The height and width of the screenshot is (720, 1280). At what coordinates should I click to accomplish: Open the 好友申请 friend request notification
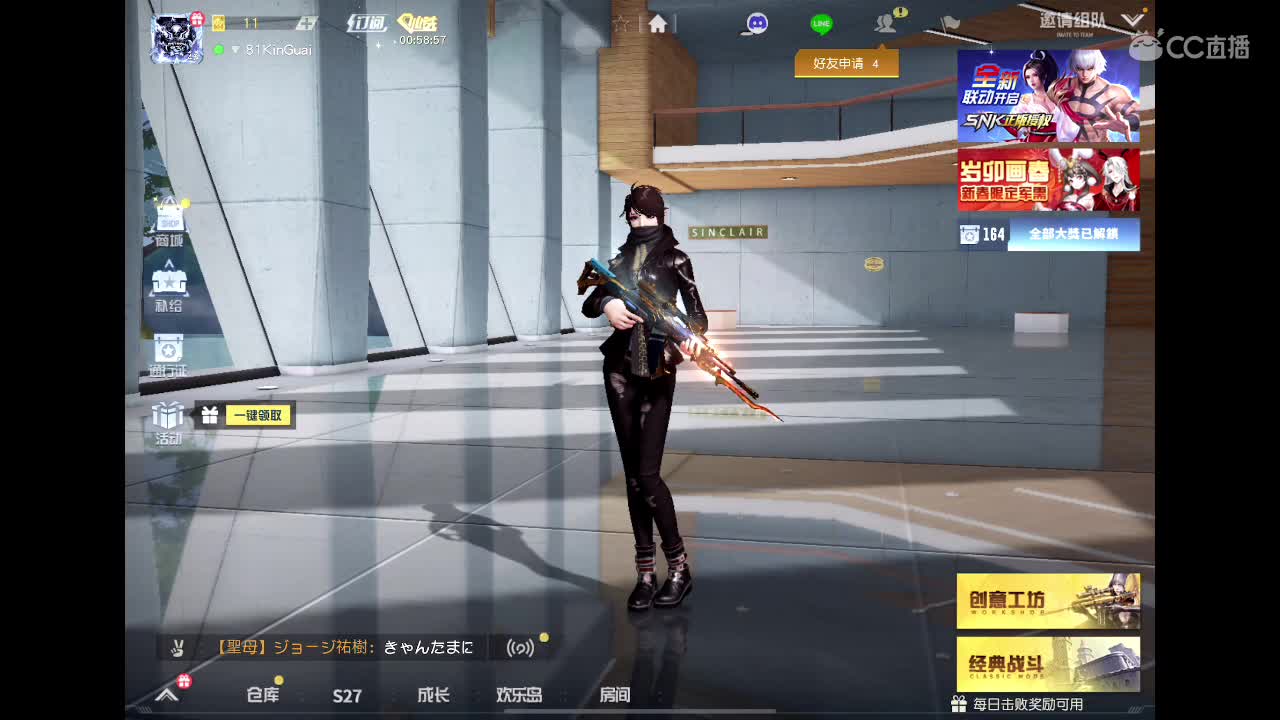tap(845, 62)
